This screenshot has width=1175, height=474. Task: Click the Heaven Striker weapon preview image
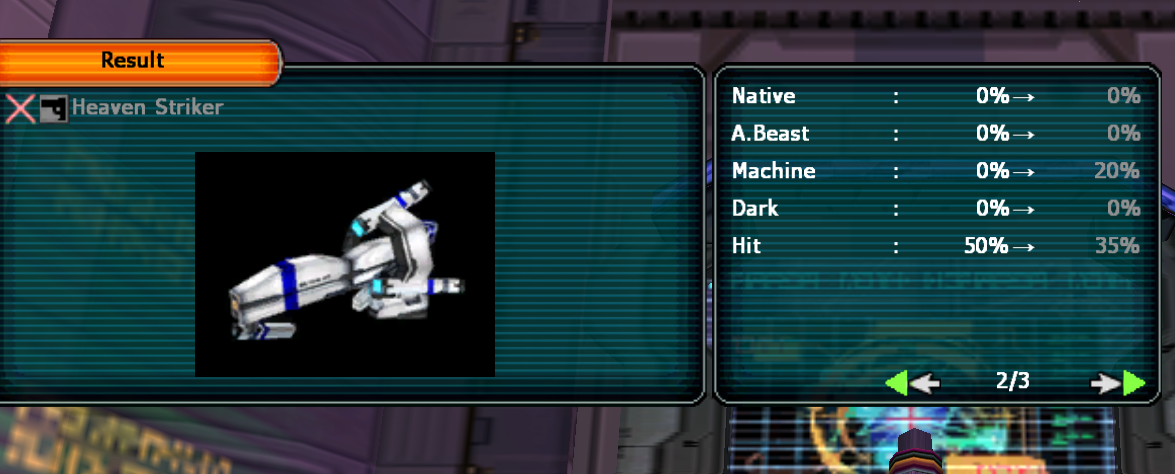(x=345, y=264)
